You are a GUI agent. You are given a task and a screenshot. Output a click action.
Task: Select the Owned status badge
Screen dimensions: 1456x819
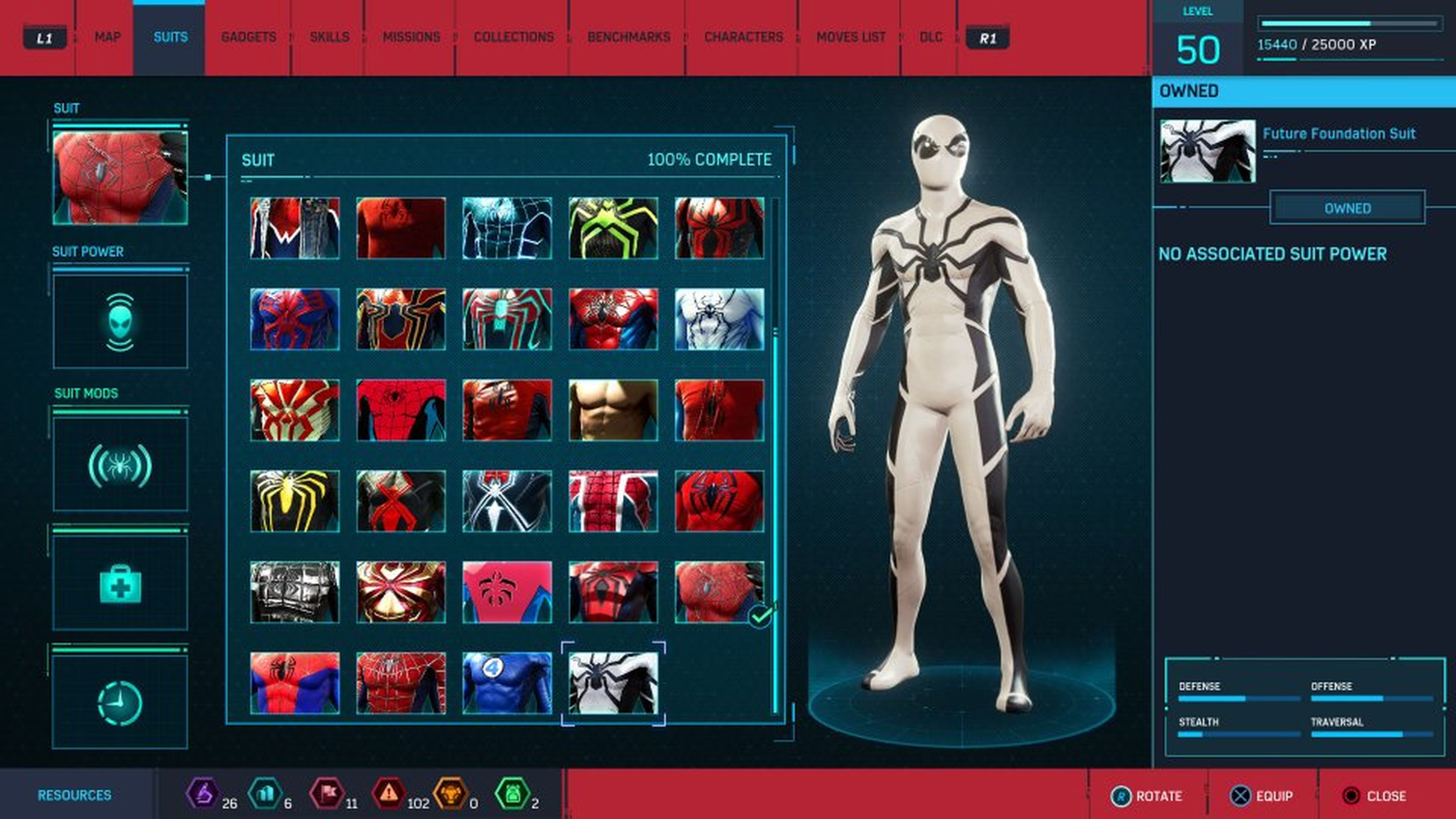[1348, 208]
